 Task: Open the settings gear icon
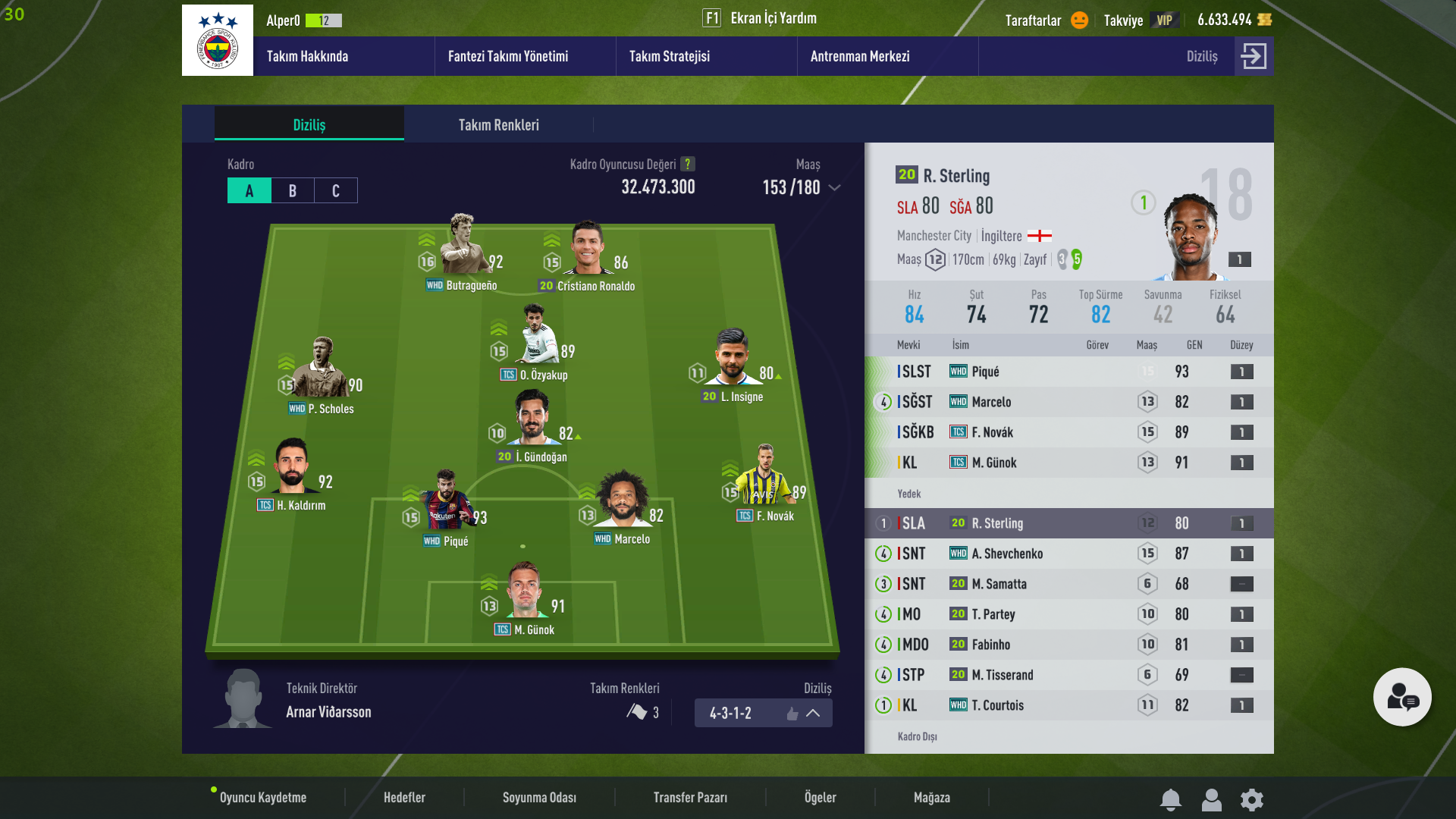point(1252,799)
